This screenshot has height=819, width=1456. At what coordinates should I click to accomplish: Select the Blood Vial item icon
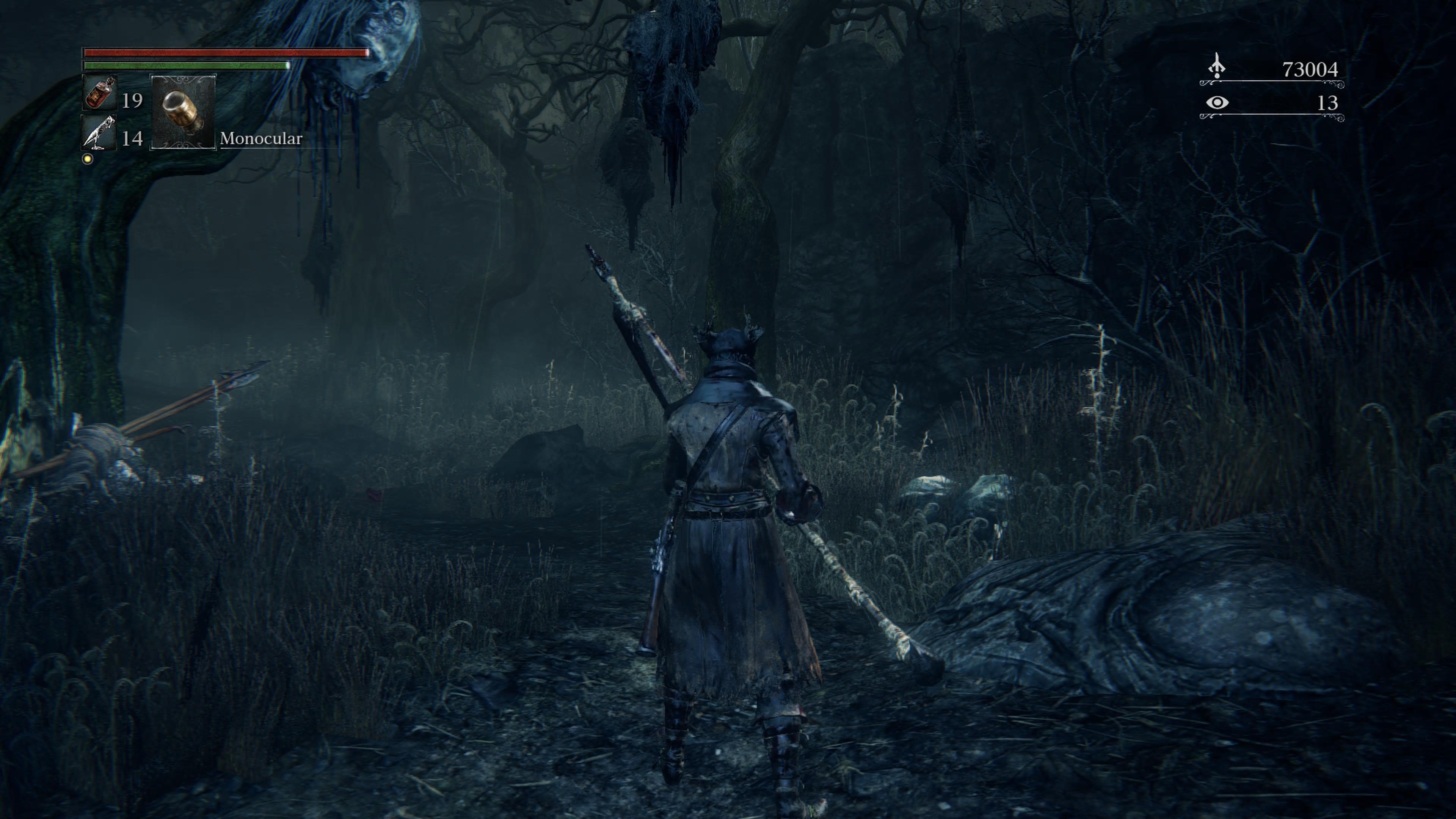click(99, 93)
